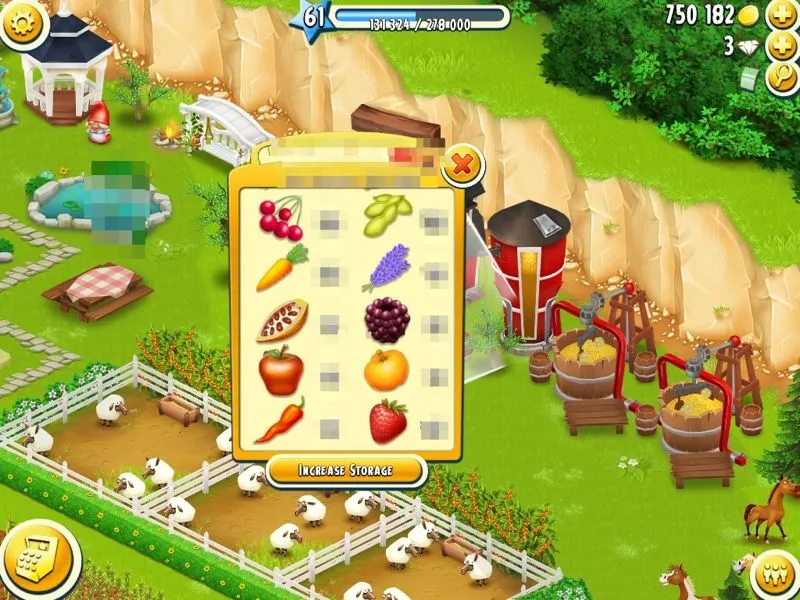Image resolution: width=800 pixels, height=600 pixels.
Task: Choose the red apple item
Action: pyautogui.click(x=281, y=372)
